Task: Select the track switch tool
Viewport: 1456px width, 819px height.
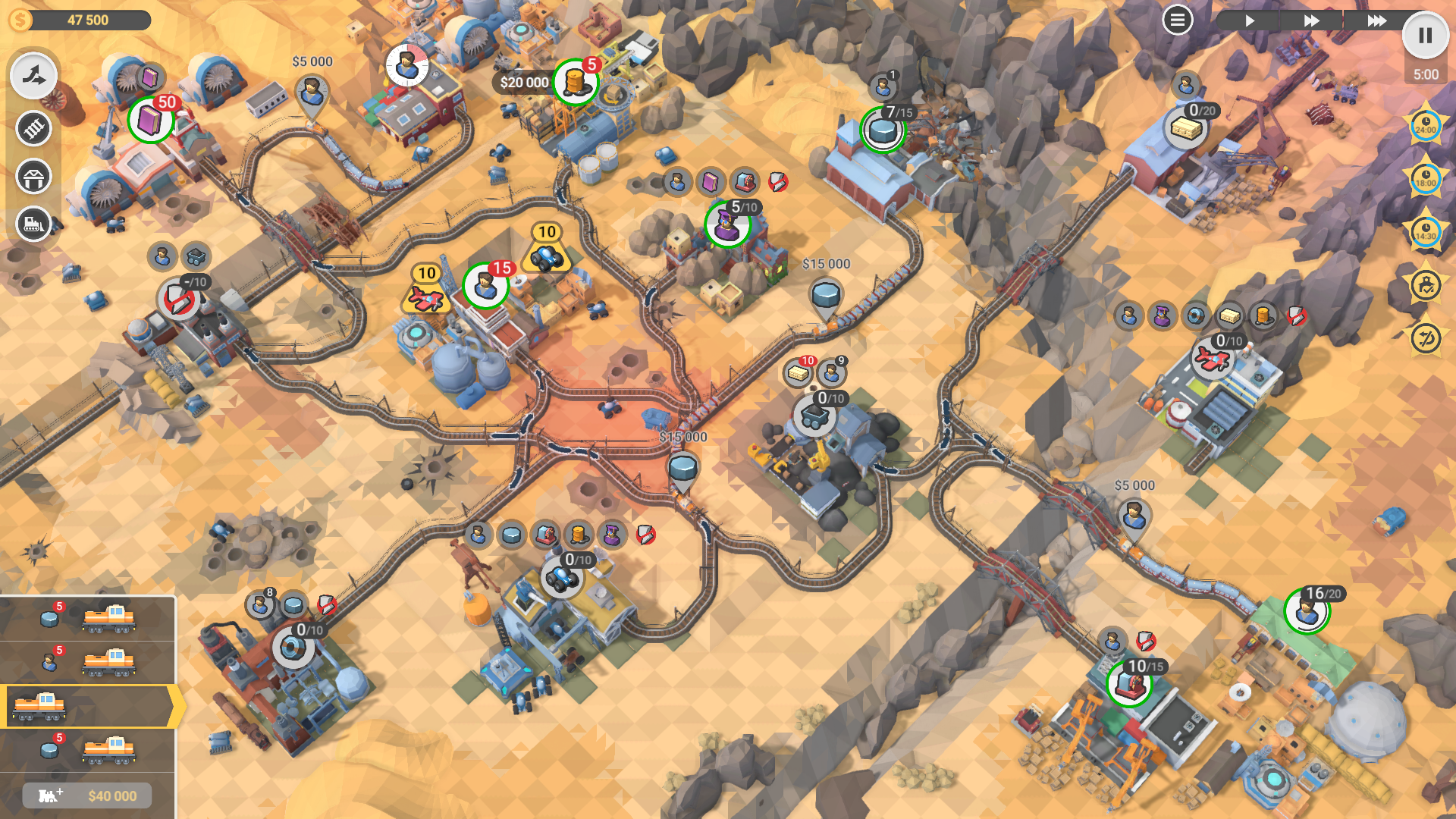Action: tap(33, 76)
